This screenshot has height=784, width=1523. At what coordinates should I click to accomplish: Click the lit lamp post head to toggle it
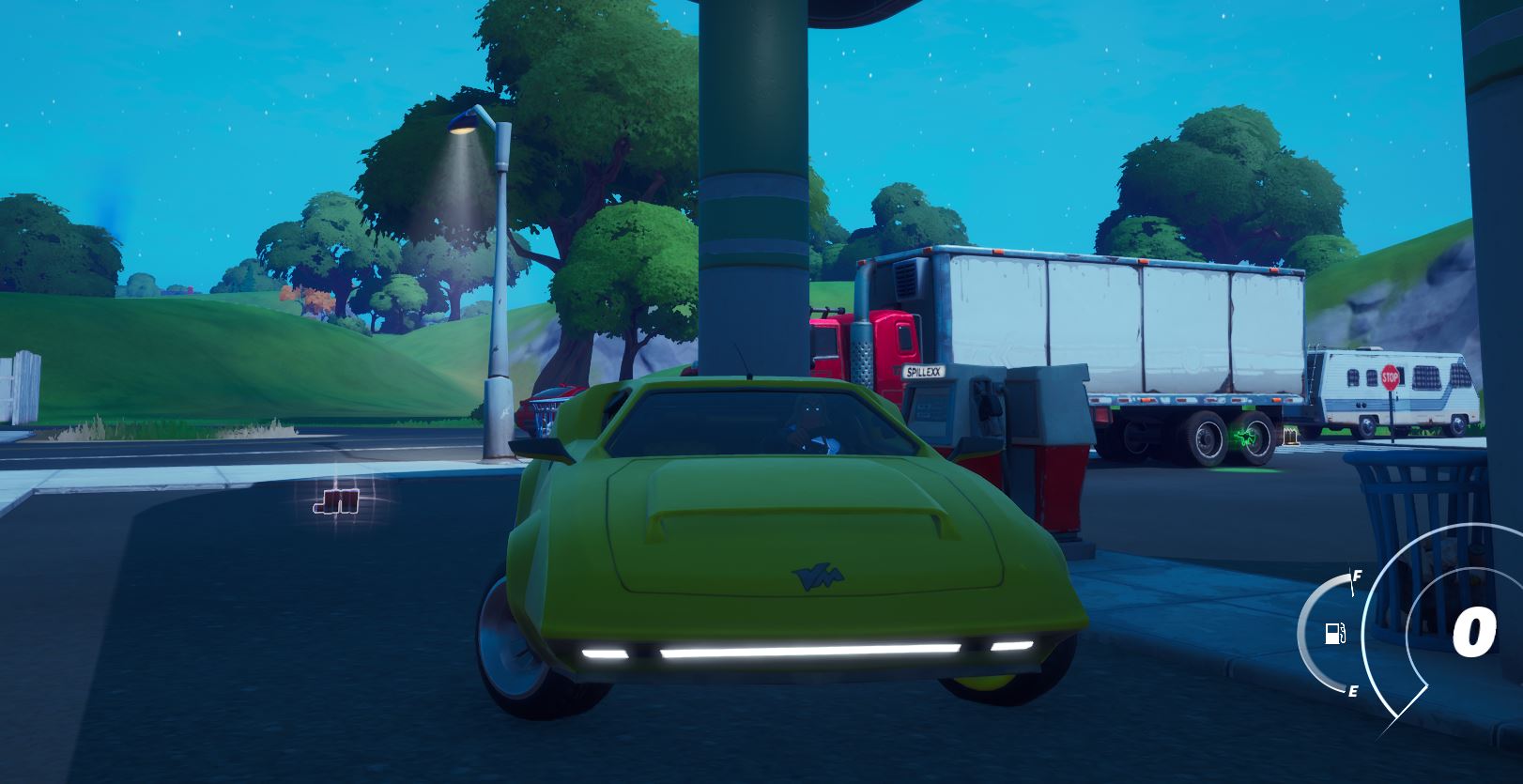460,129
